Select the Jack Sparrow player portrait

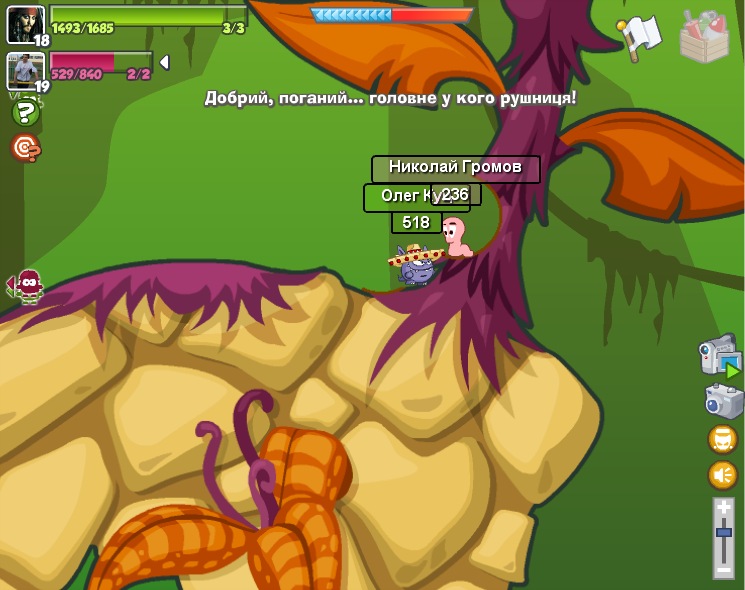coord(24,23)
